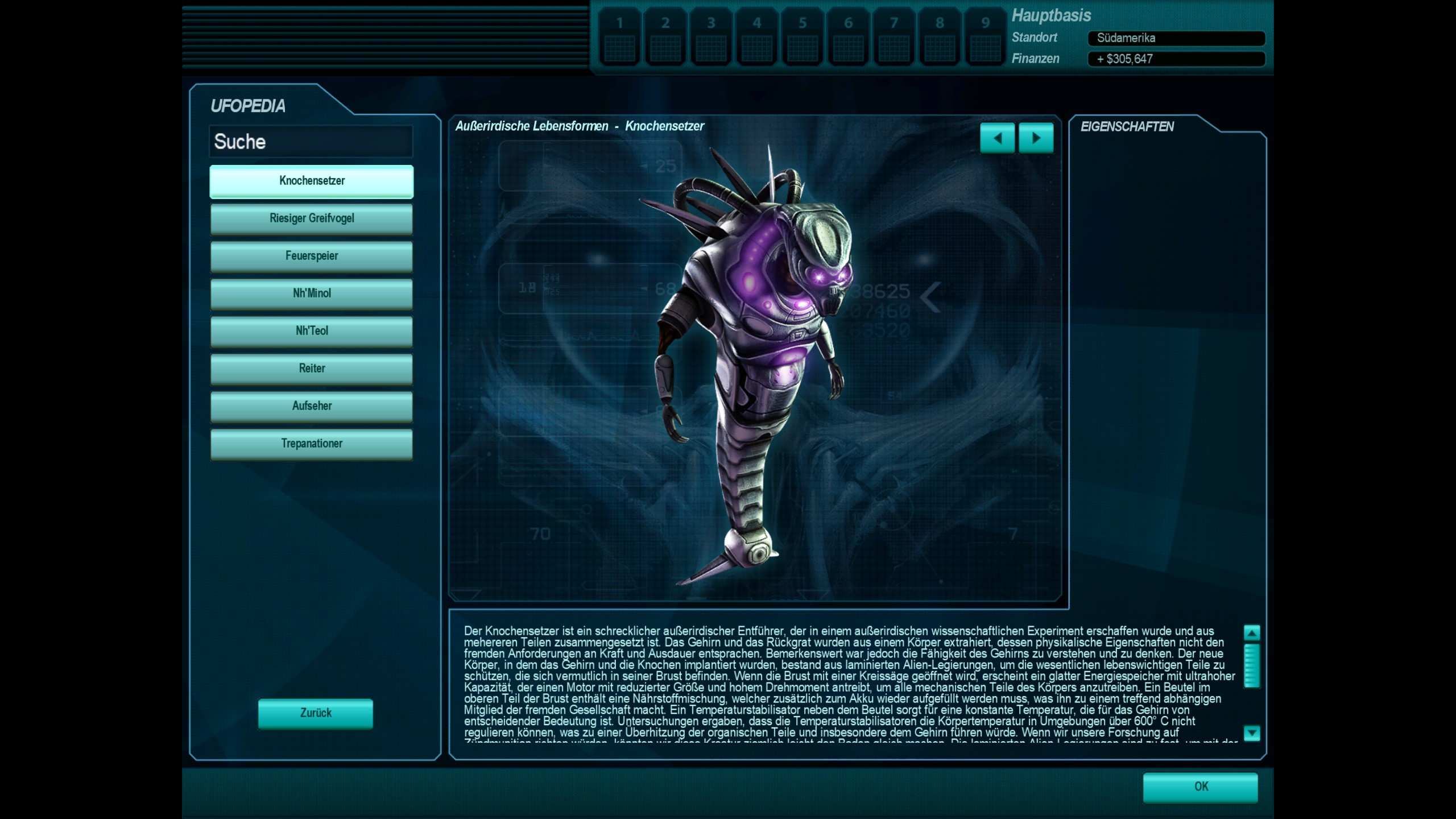Show the previous lifeform with left arrow
Screen dimensions: 1456x819
[x=997, y=138]
